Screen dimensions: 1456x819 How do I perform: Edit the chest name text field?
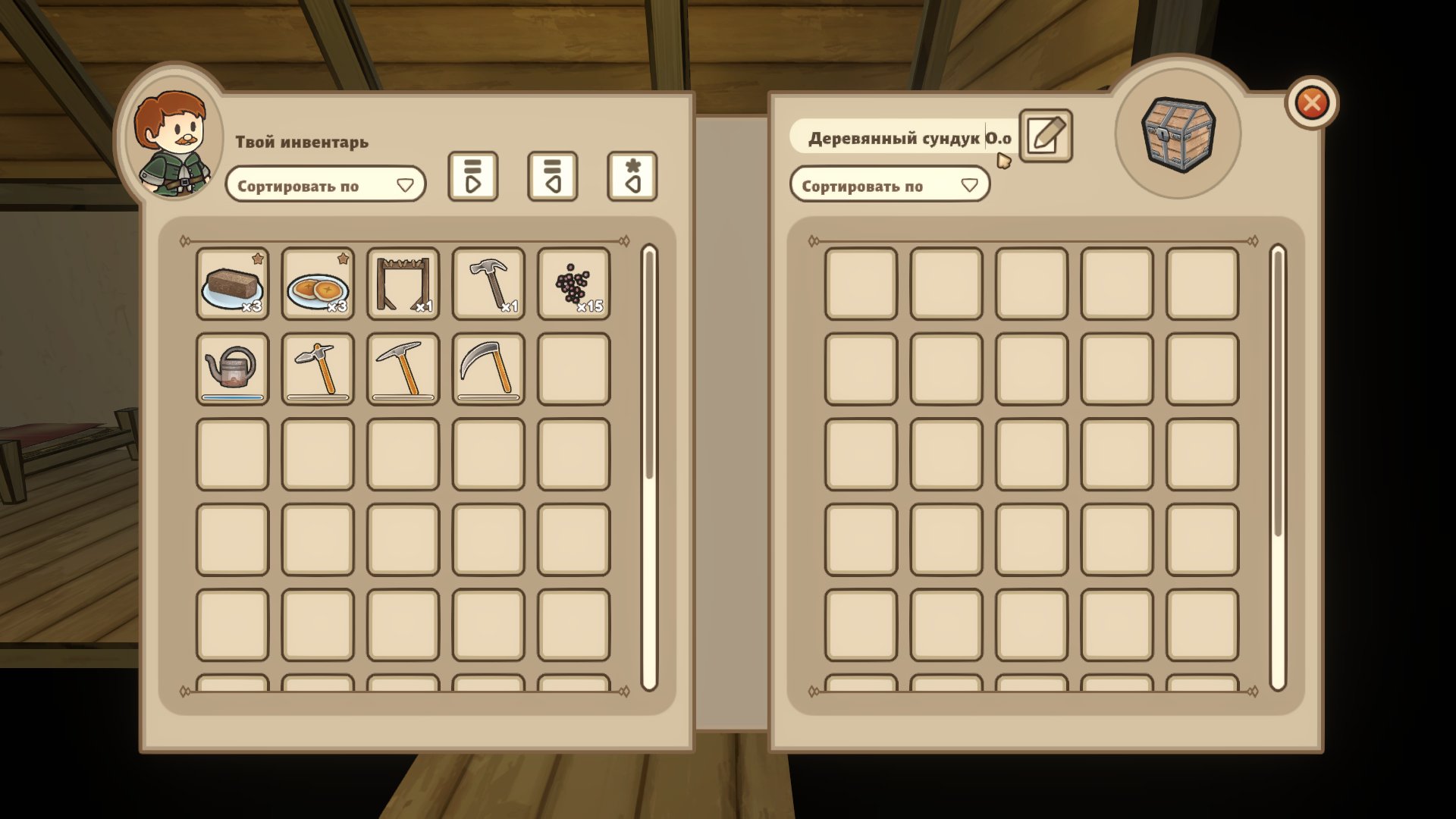pos(902,138)
